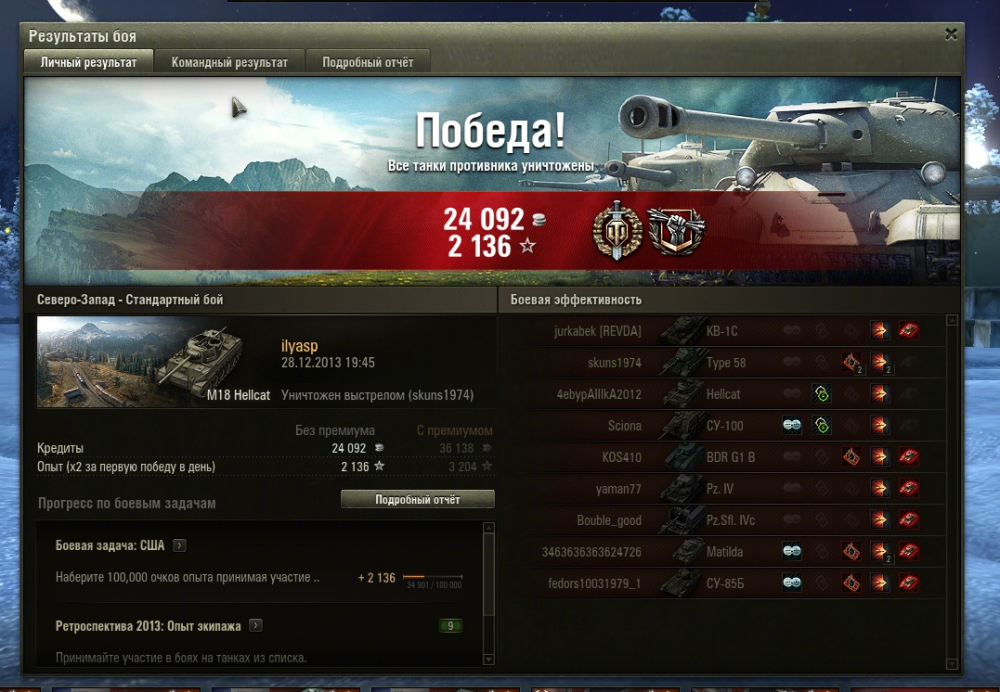Click the M18 Hellcat map thumbnail

(x=155, y=362)
